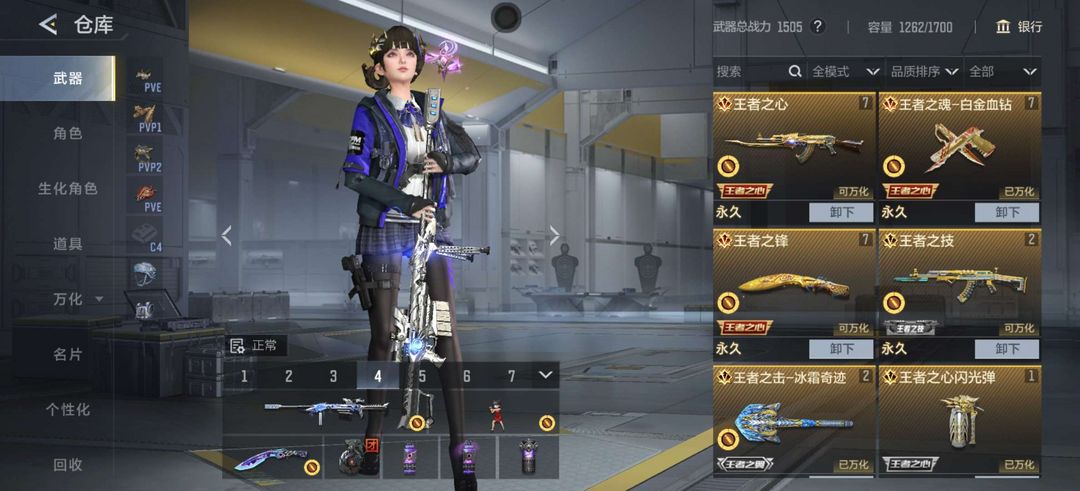The image size is (1080, 491).
Task: Expand the 万化 category
Action: pyautogui.click(x=76, y=299)
